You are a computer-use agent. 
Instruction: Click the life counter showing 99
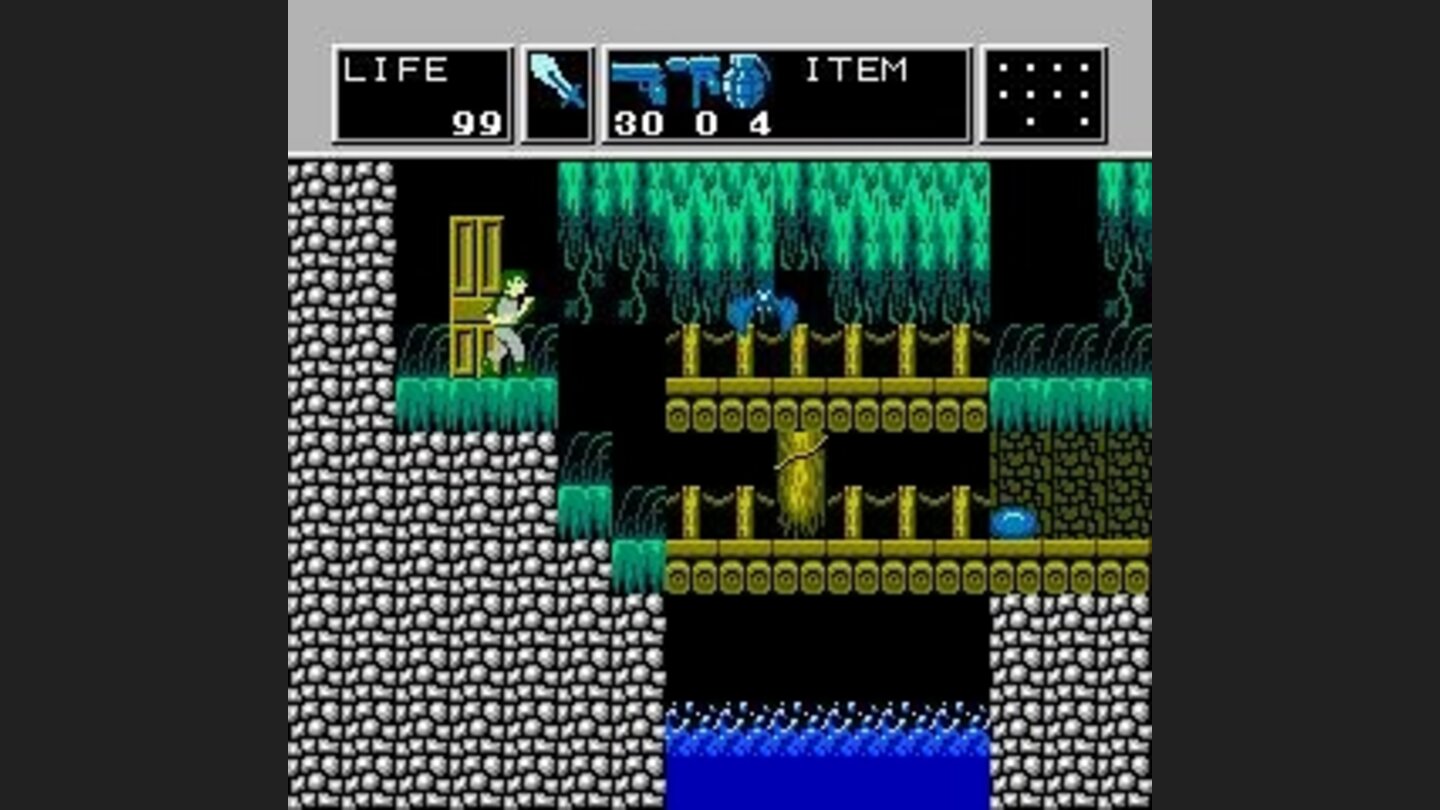click(478, 122)
